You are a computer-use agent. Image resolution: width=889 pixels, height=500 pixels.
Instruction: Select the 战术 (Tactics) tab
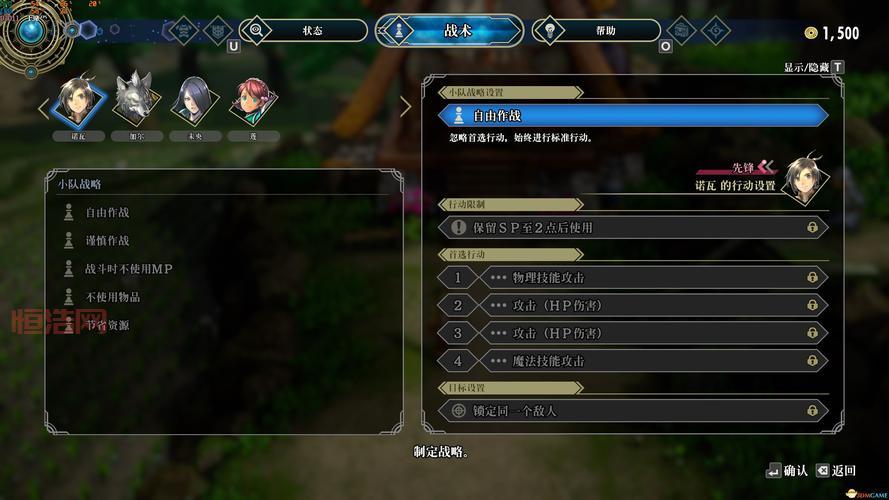pyautogui.click(x=449, y=31)
